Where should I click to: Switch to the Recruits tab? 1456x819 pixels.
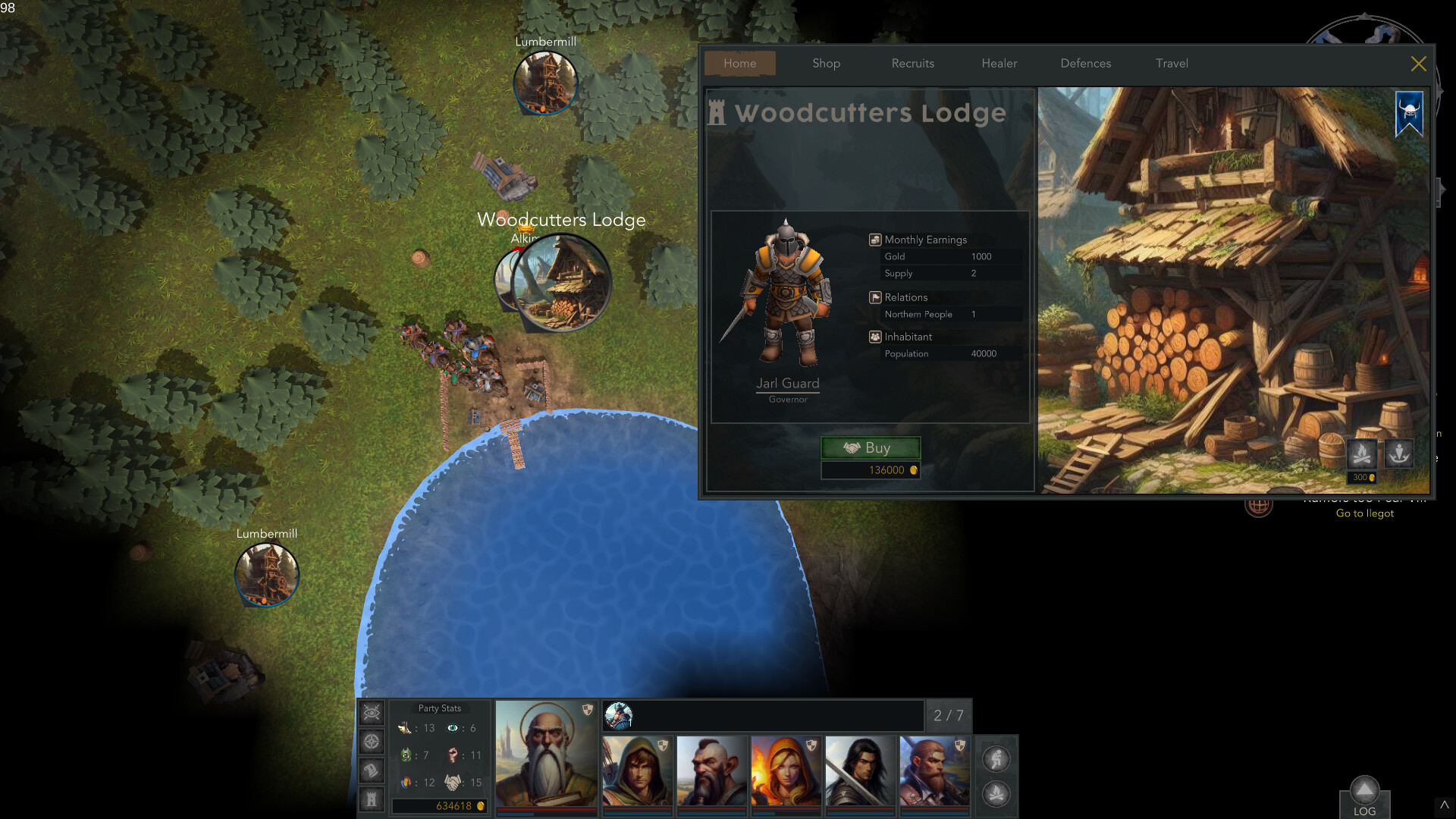[912, 64]
